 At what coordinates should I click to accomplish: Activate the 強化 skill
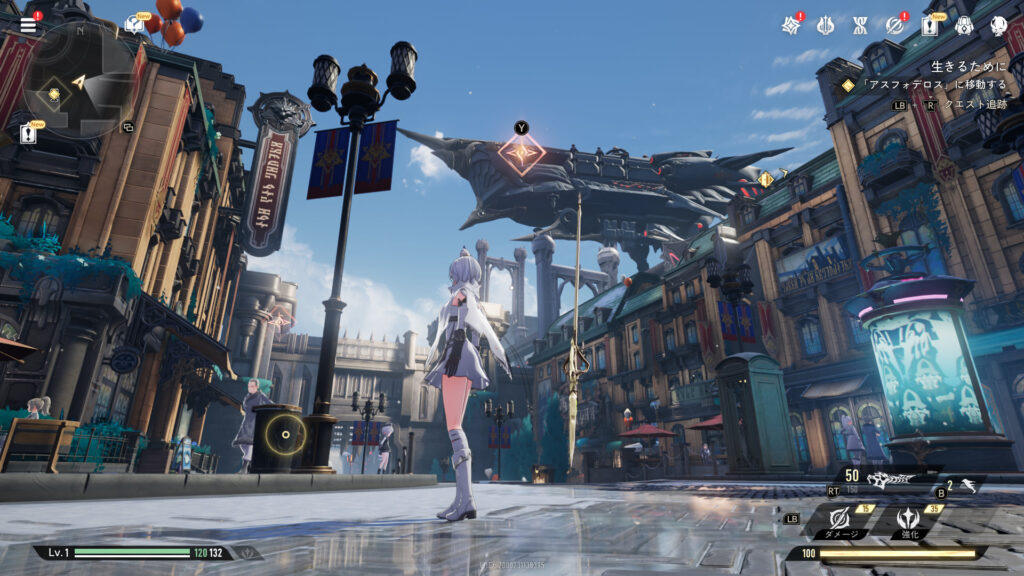tap(908, 520)
